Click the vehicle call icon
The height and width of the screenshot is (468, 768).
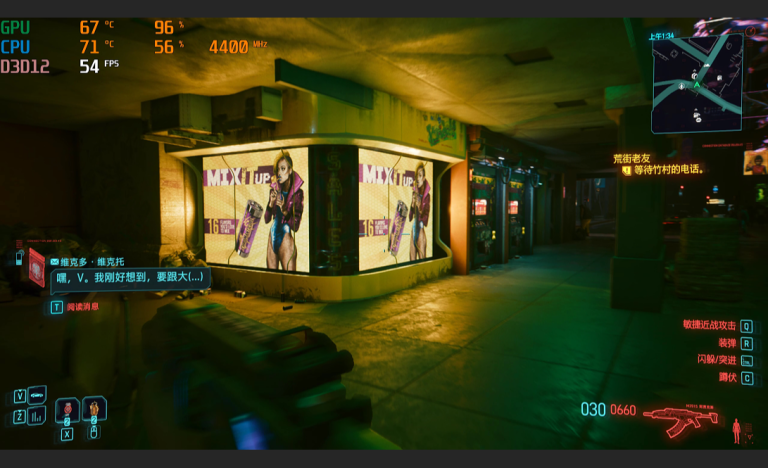tap(36, 395)
